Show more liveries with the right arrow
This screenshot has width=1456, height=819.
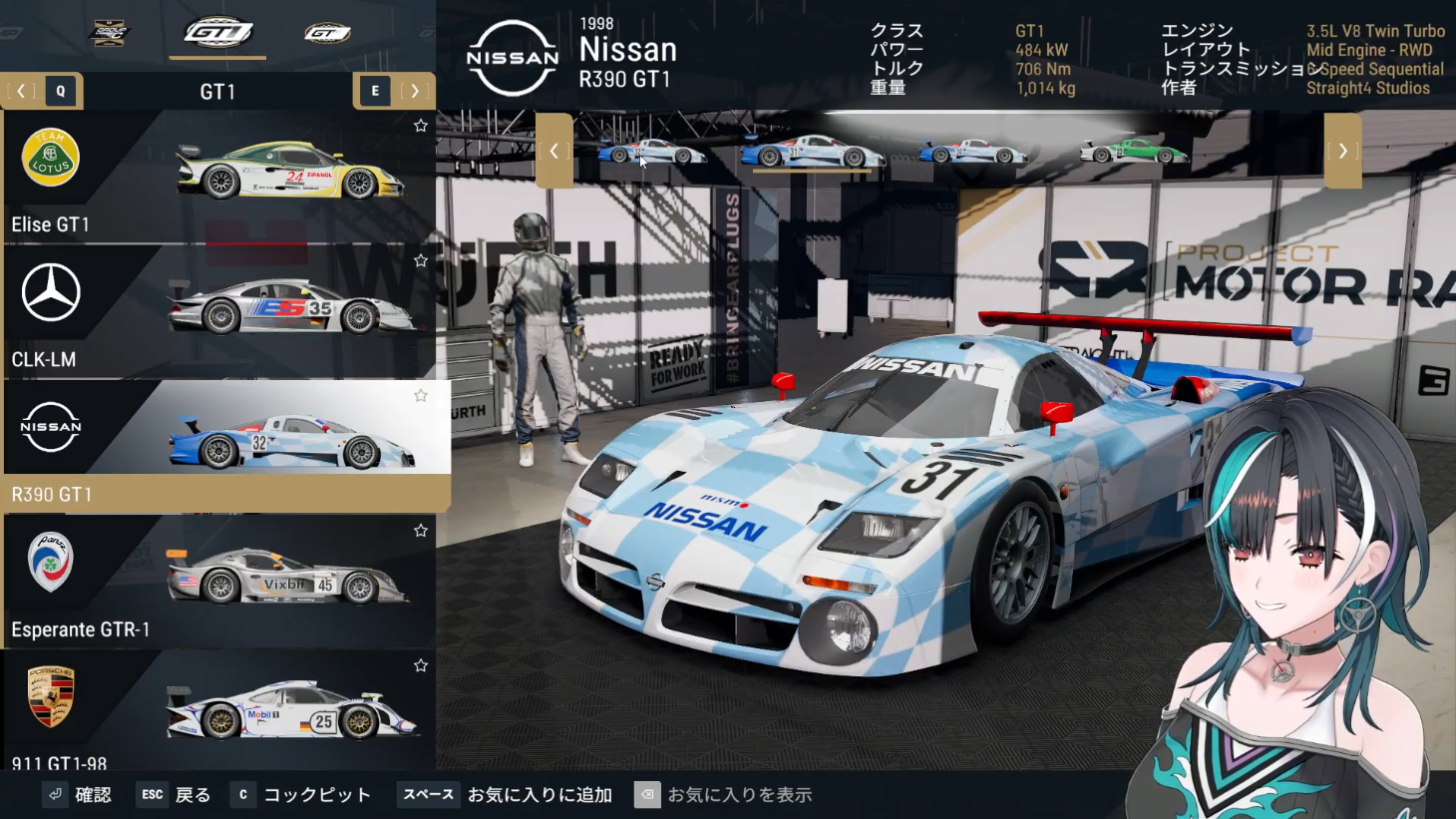1342,151
